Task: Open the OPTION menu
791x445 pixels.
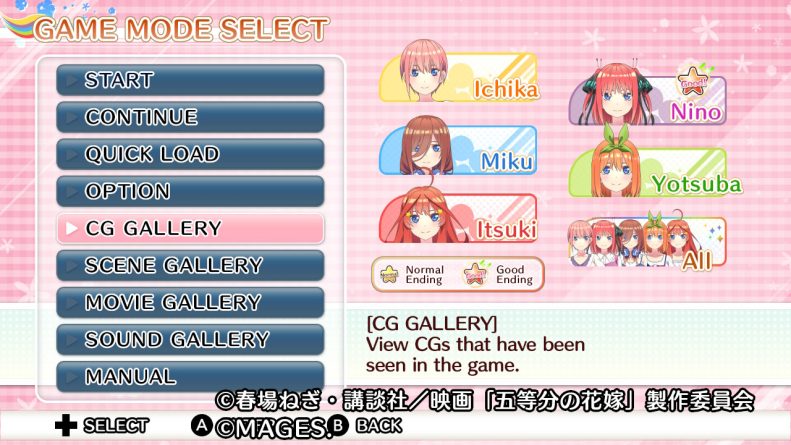Action: tap(190, 191)
